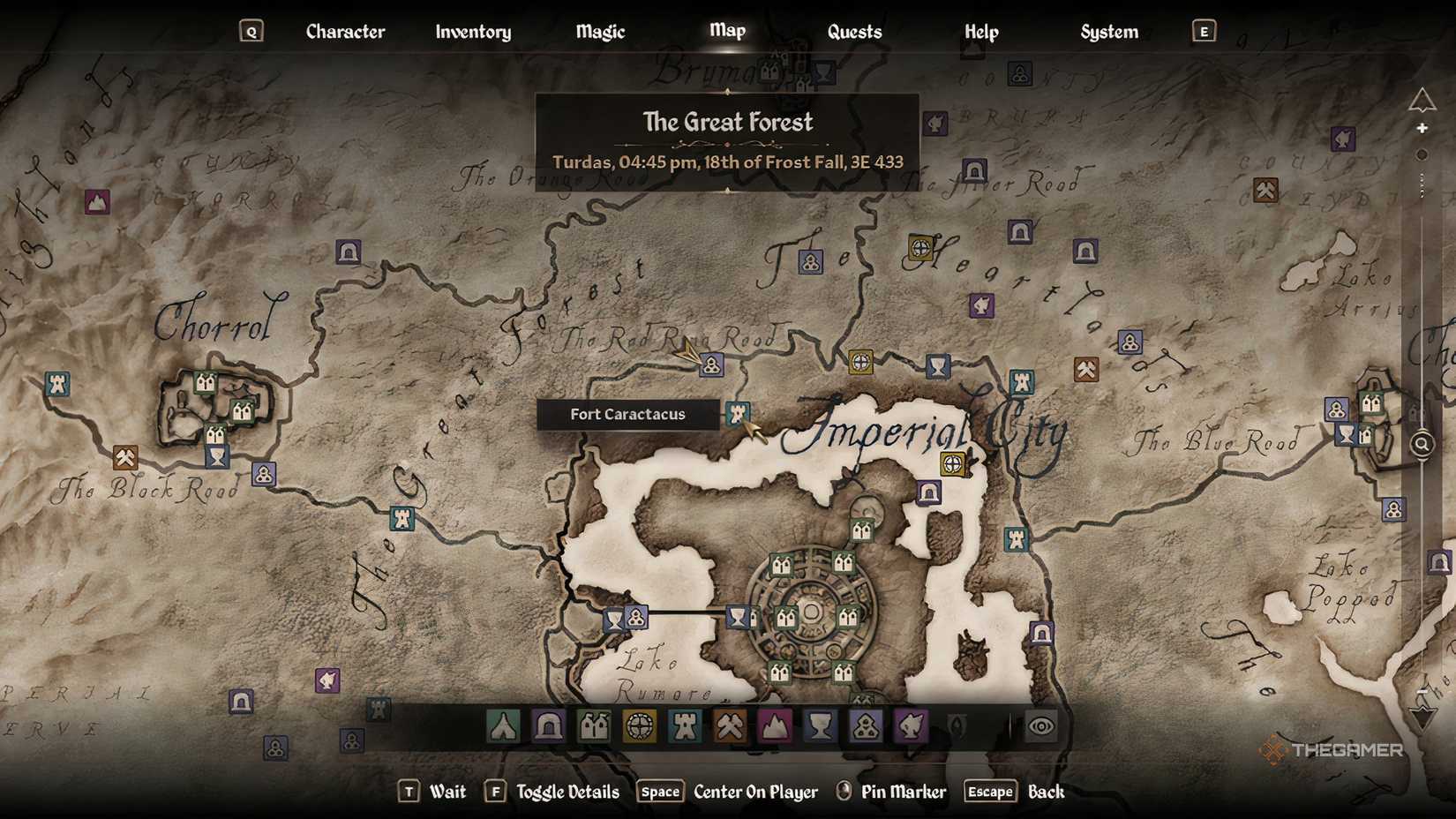
Task: Click the faded Oblivion Gate filter icon
Action: [957, 725]
